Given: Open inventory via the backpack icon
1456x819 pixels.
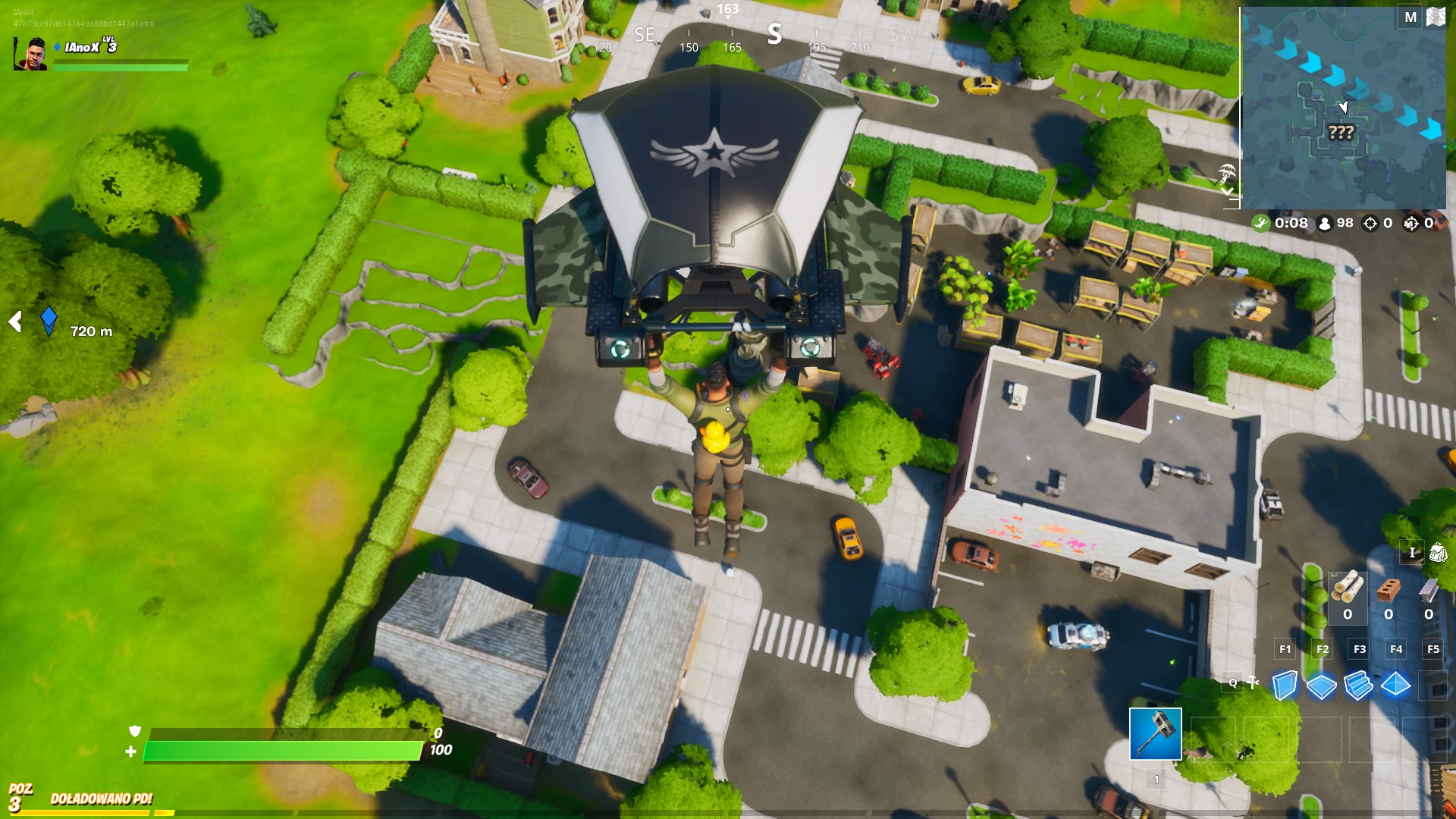Looking at the screenshot, I should (1438, 553).
